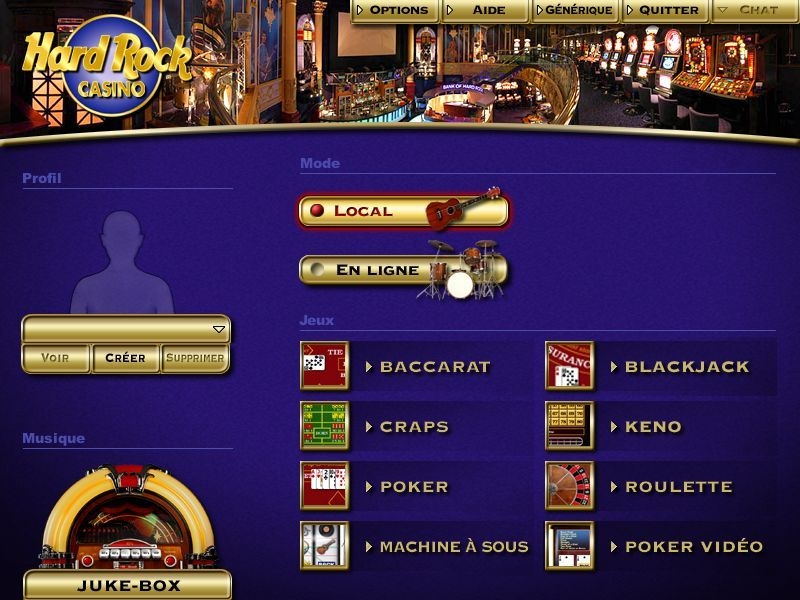This screenshot has width=800, height=600.
Task: Show the Générique credits
Action: coord(577,10)
